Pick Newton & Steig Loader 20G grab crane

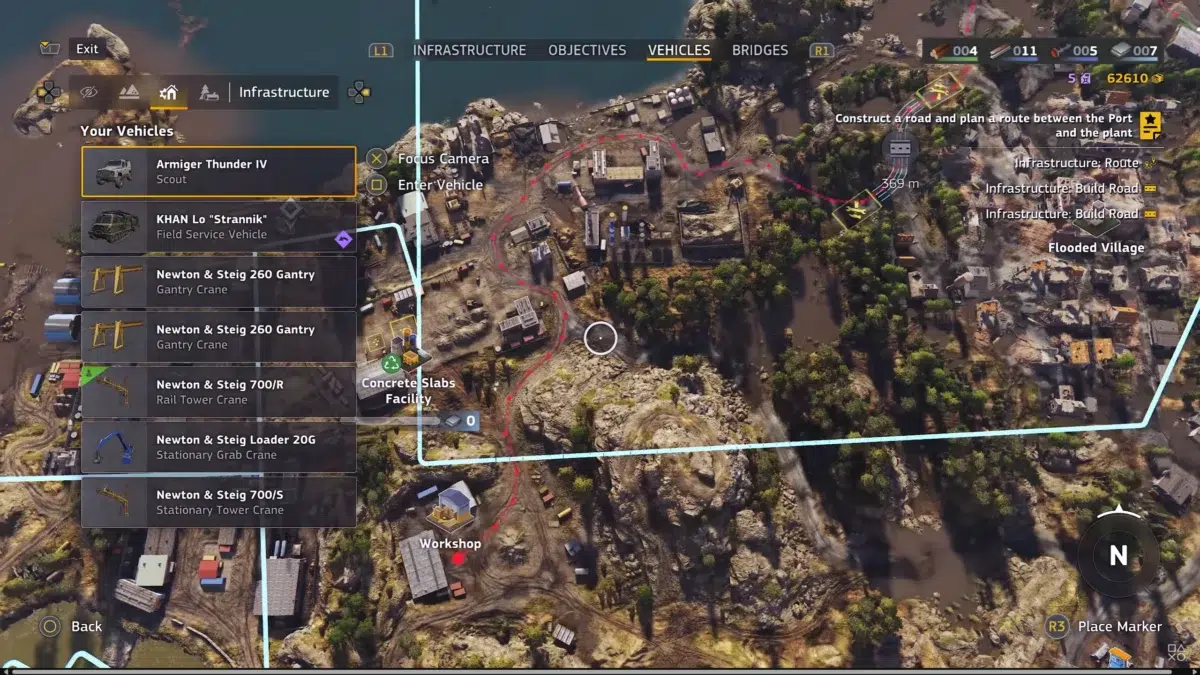219,447
